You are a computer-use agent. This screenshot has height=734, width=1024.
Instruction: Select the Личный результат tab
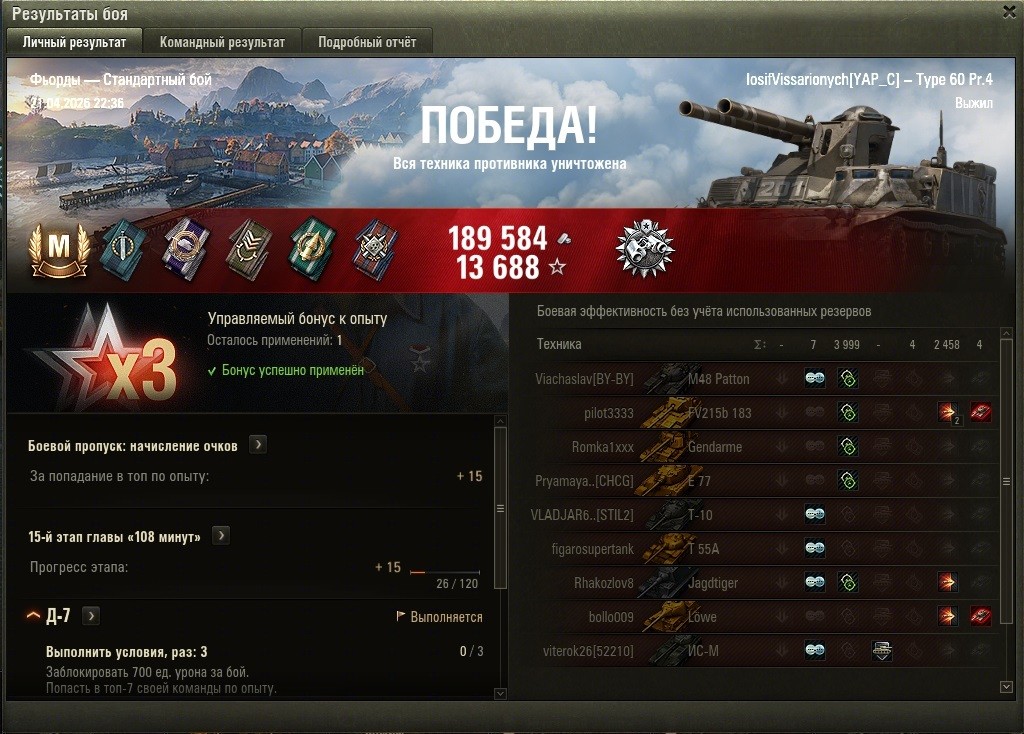point(74,42)
